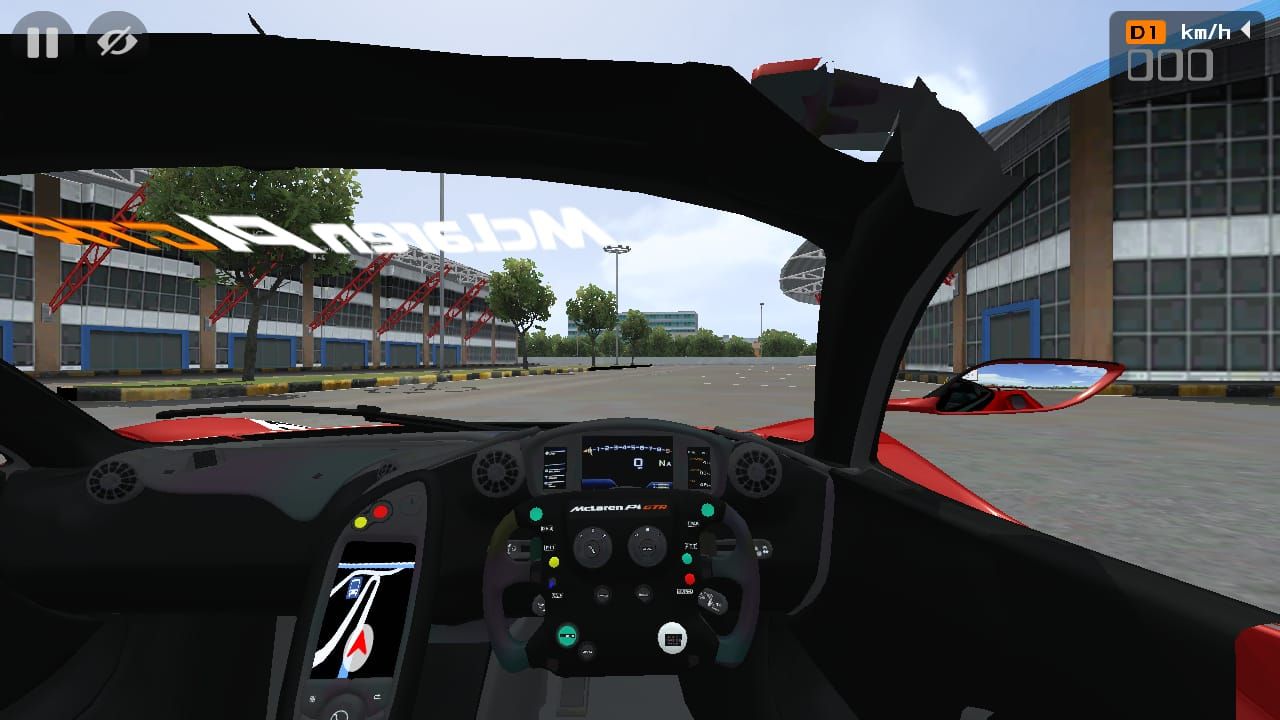Click the left rotary dial on the steering wheel

[593, 544]
